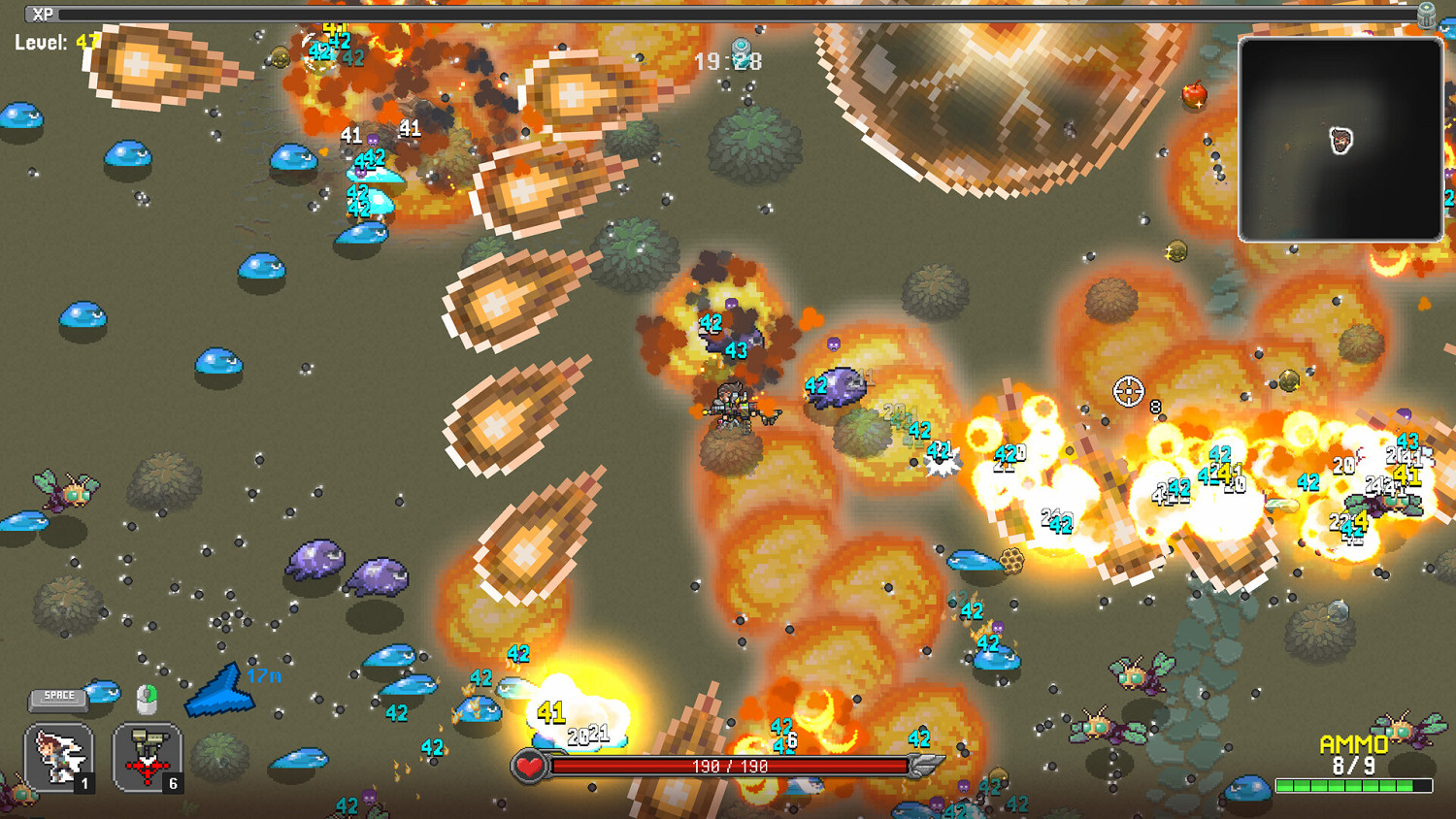Click the small orb above the 19:28 timer
This screenshot has width=1456, height=819.
click(x=739, y=45)
